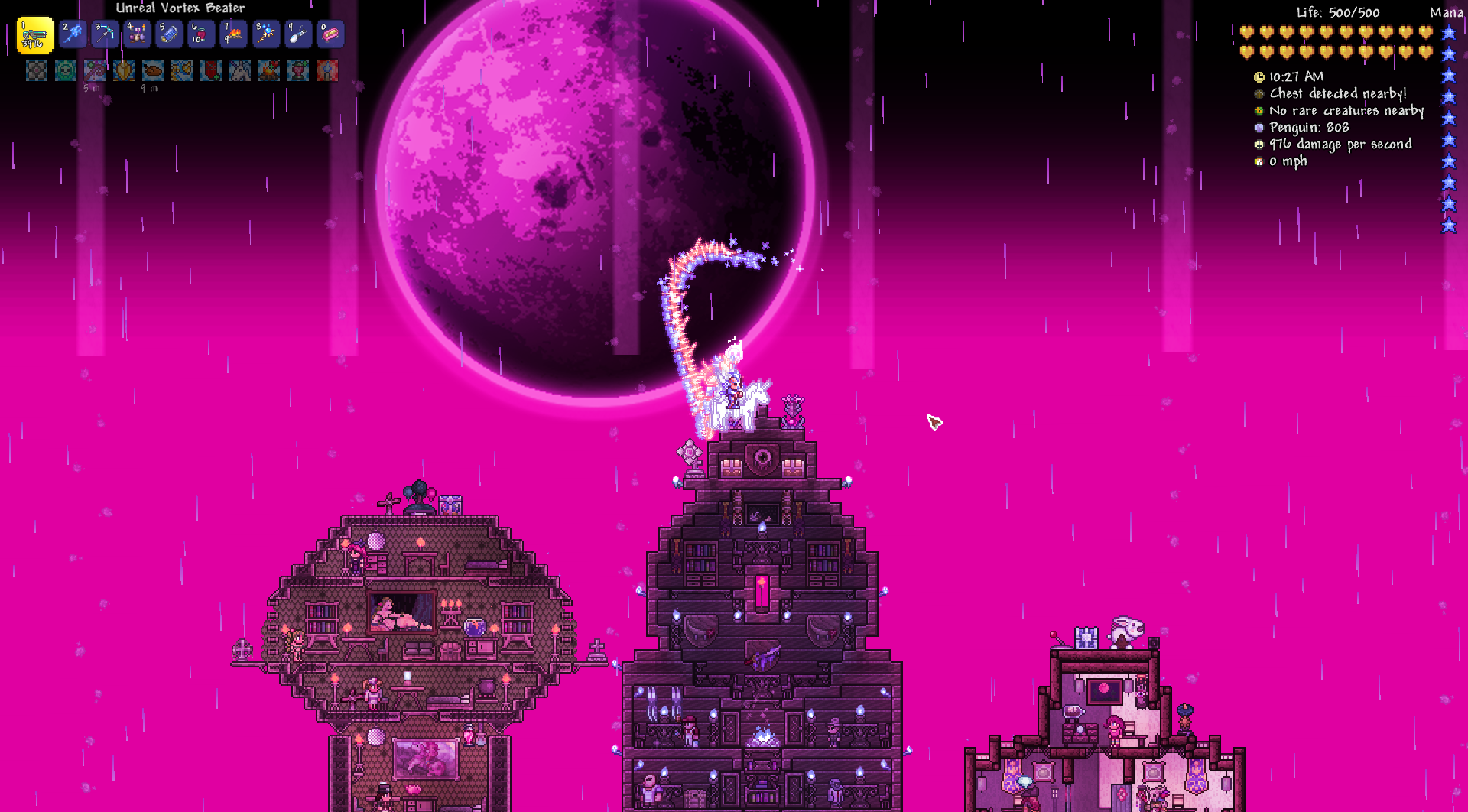Equip the blue staff in hotbar slot 2
Viewport: 1468px width, 812px height.
pyautogui.click(x=73, y=34)
